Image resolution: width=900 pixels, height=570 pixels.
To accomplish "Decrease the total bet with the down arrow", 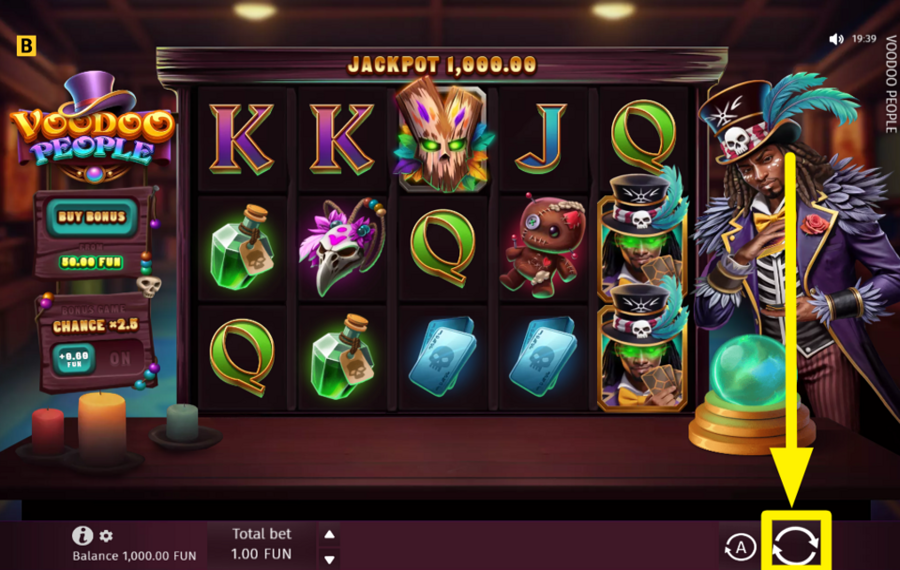I will click(330, 558).
